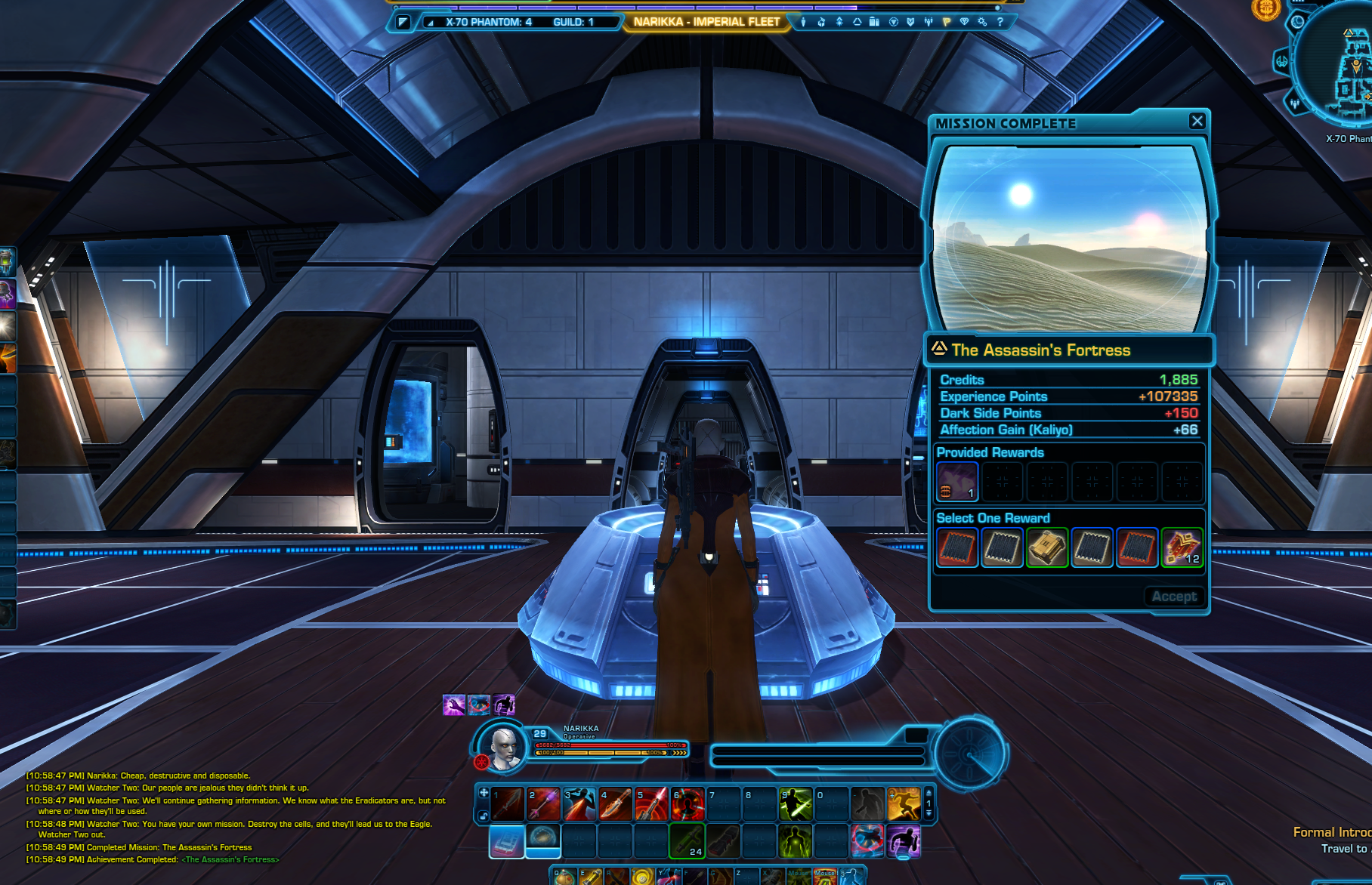Viewport: 1372px width, 885px height.
Task: Open the question mark help icon
Action: coord(1000,22)
